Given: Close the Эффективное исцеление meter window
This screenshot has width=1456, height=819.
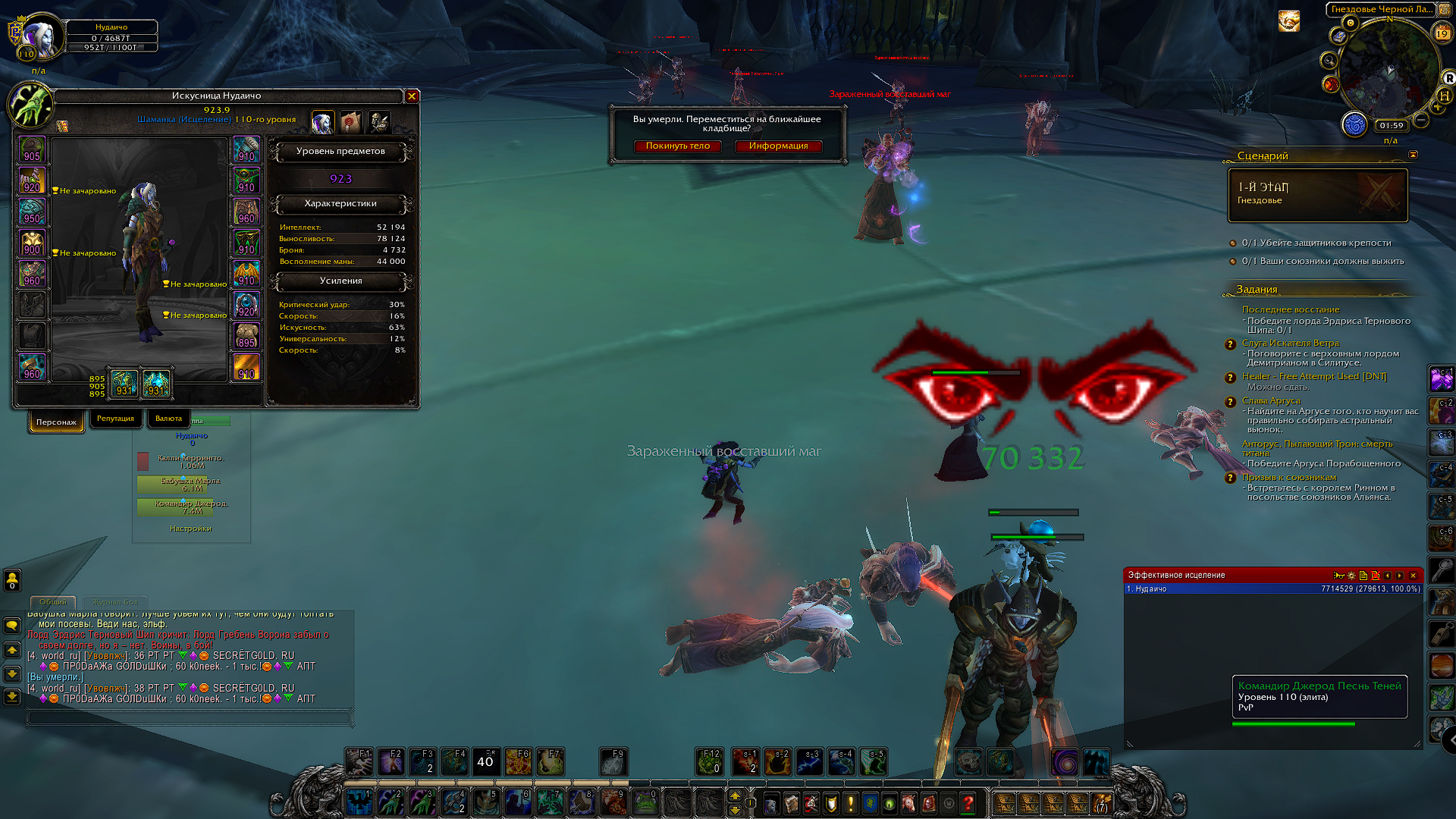Looking at the screenshot, I should coord(1413,576).
